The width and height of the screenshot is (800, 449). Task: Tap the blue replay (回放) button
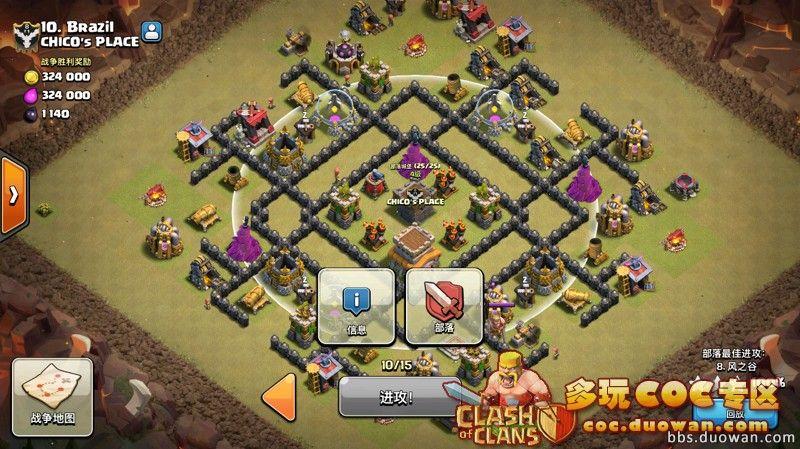click(735, 408)
